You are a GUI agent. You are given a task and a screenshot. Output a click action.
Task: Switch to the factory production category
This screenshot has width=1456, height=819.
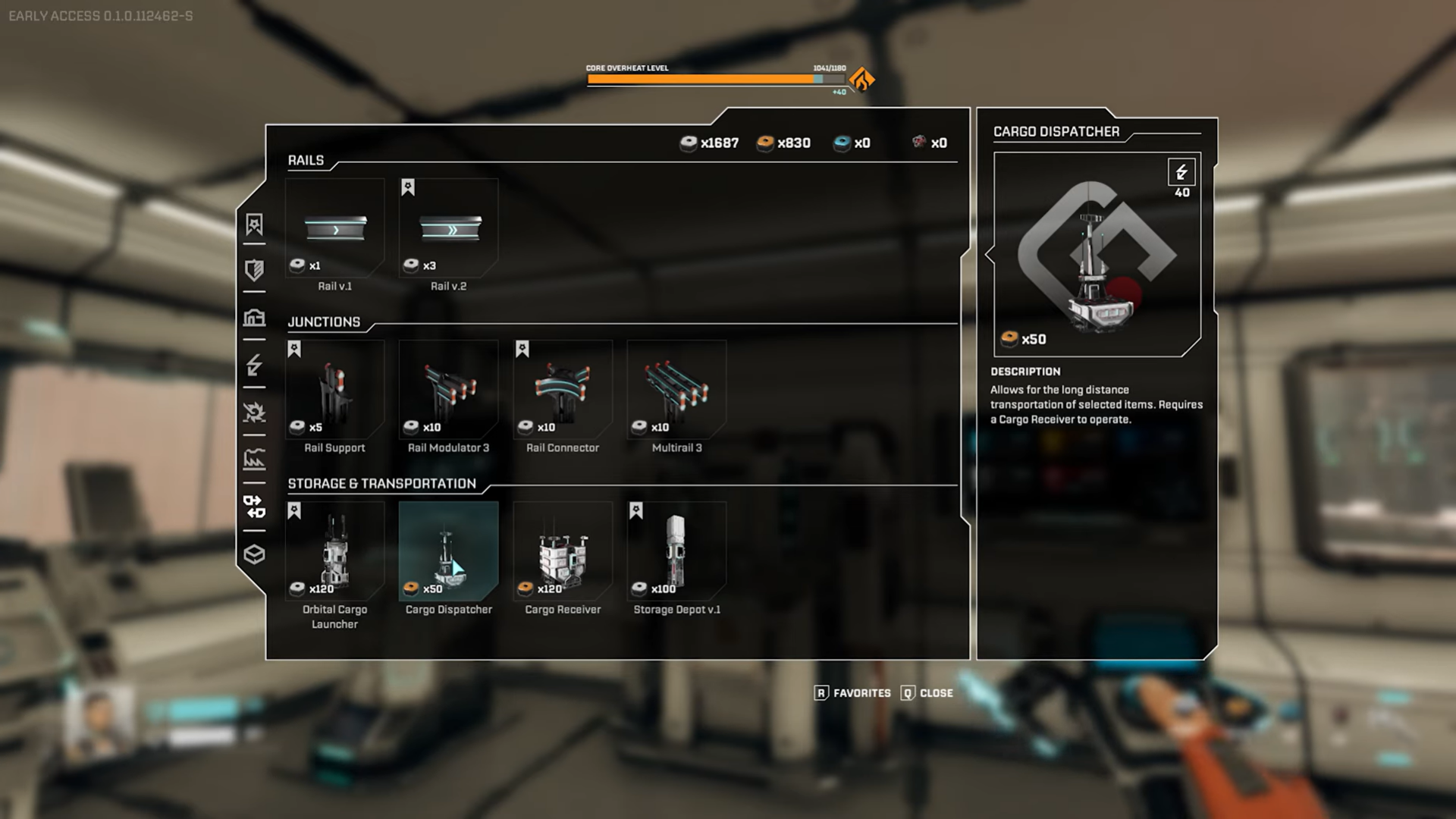[x=254, y=459]
